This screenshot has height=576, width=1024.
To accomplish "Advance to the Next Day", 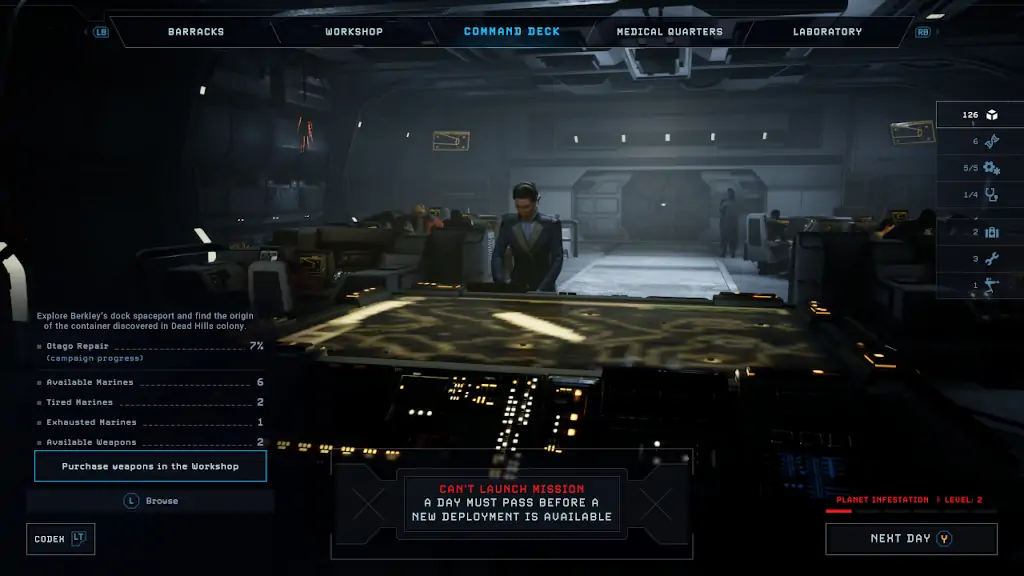I will point(910,539).
